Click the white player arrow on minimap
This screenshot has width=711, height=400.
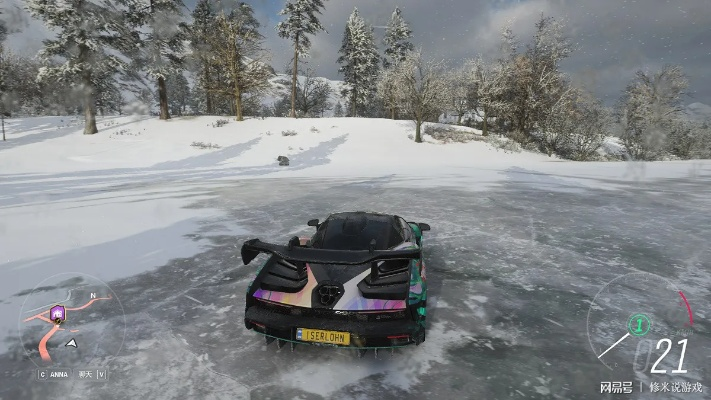click(71, 343)
